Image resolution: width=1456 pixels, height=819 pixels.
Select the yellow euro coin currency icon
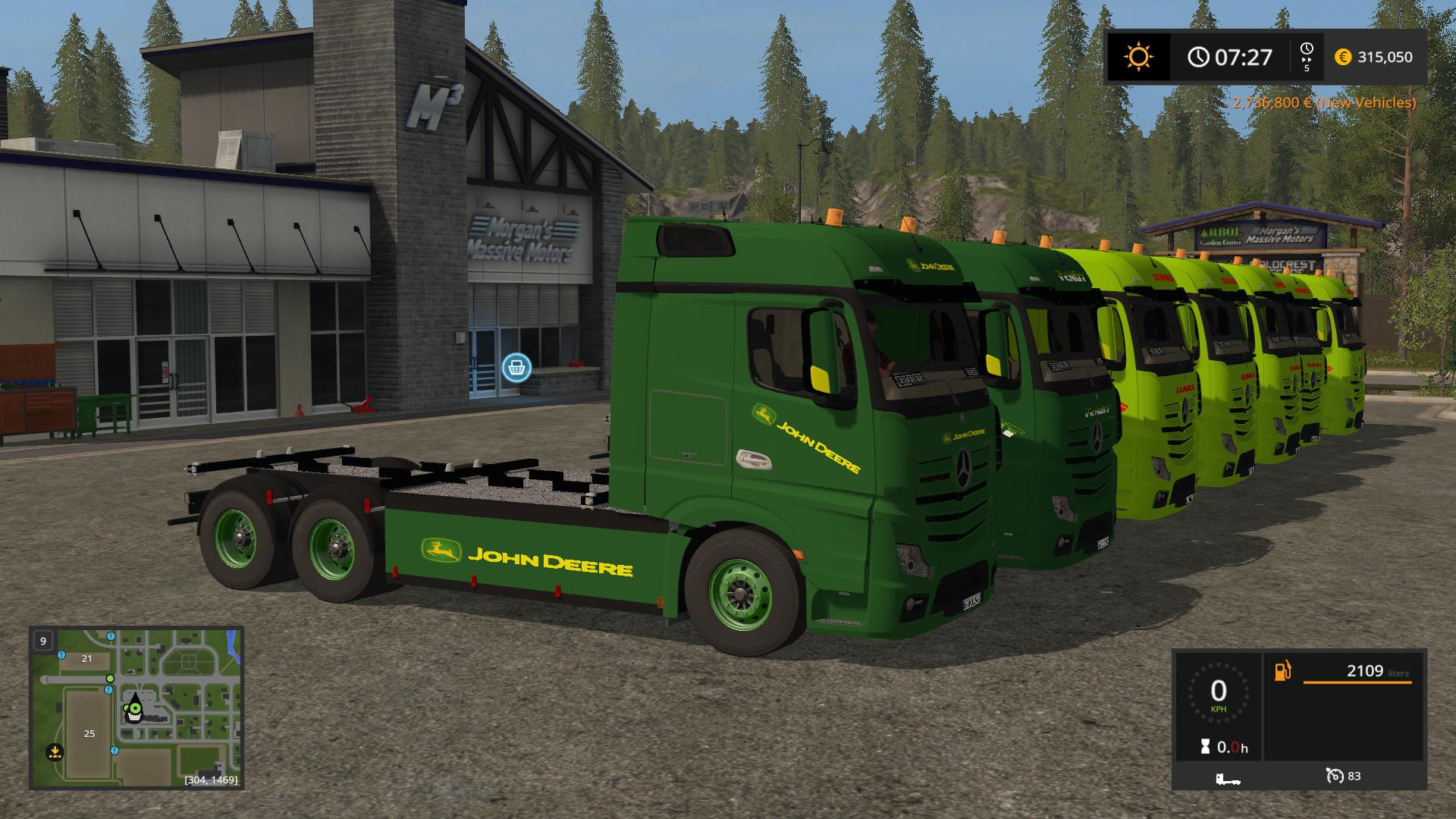[x=1342, y=56]
